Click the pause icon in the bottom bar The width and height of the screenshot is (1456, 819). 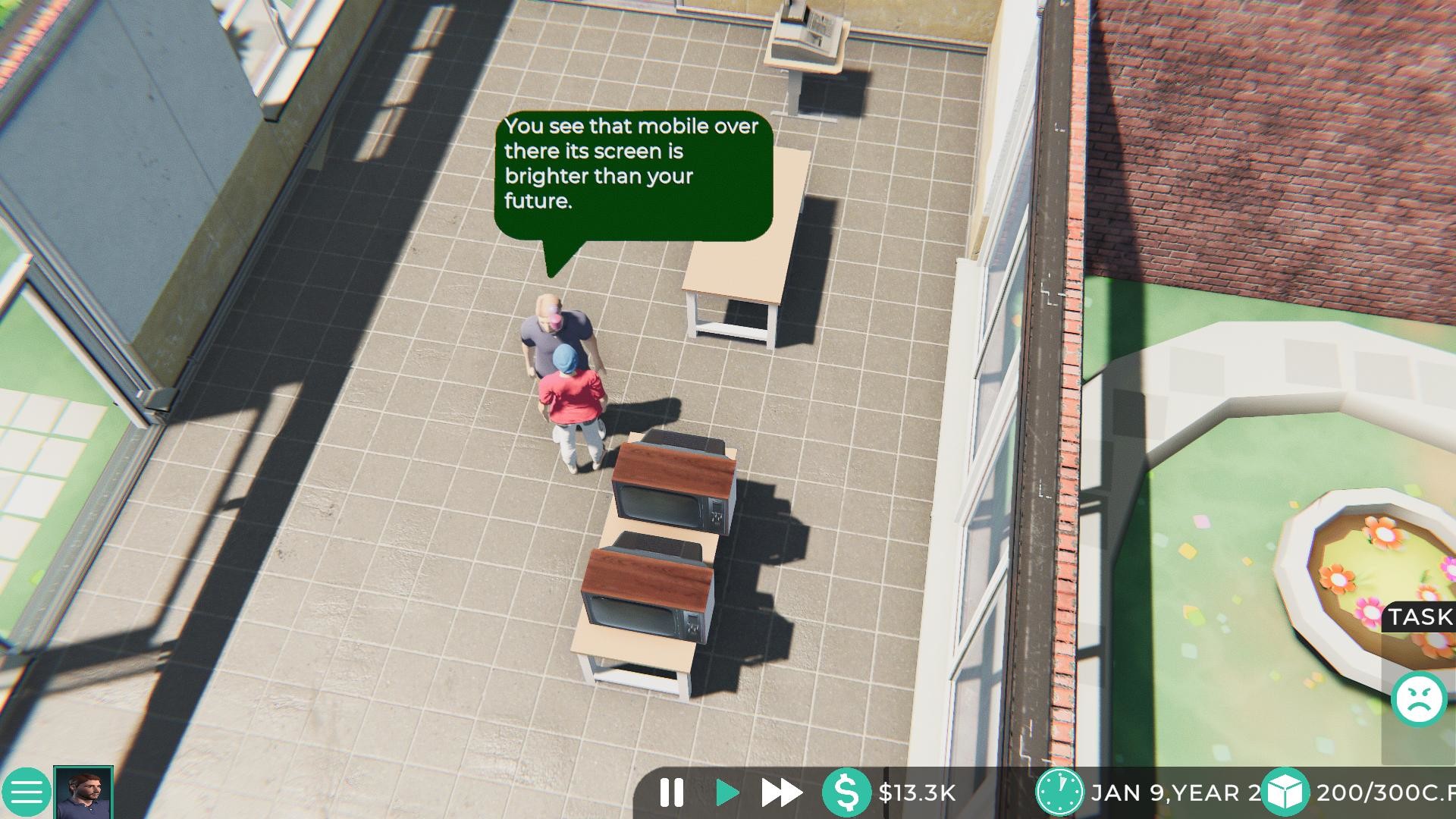[x=672, y=792]
